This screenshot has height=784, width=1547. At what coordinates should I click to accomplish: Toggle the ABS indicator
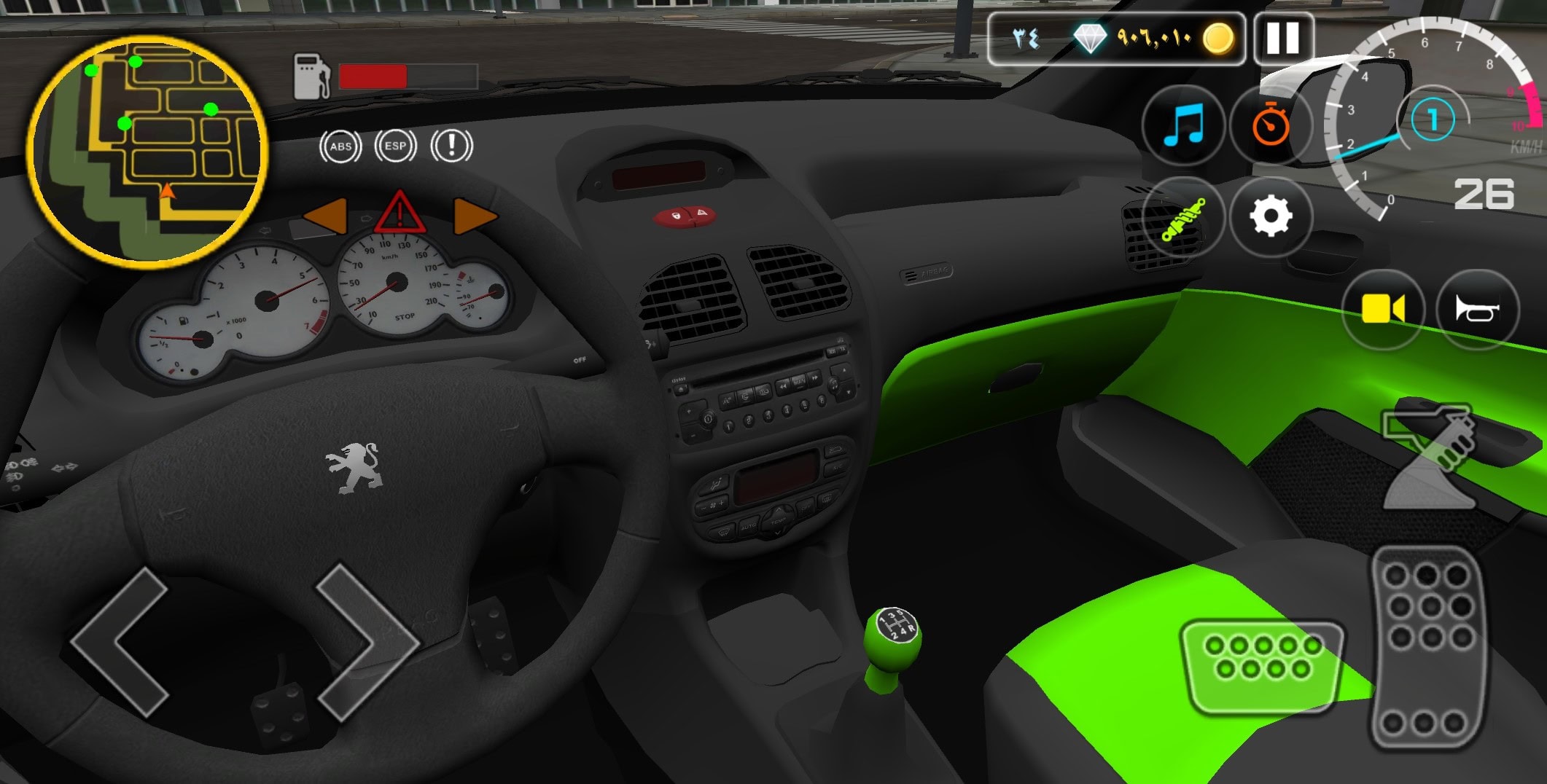340,146
